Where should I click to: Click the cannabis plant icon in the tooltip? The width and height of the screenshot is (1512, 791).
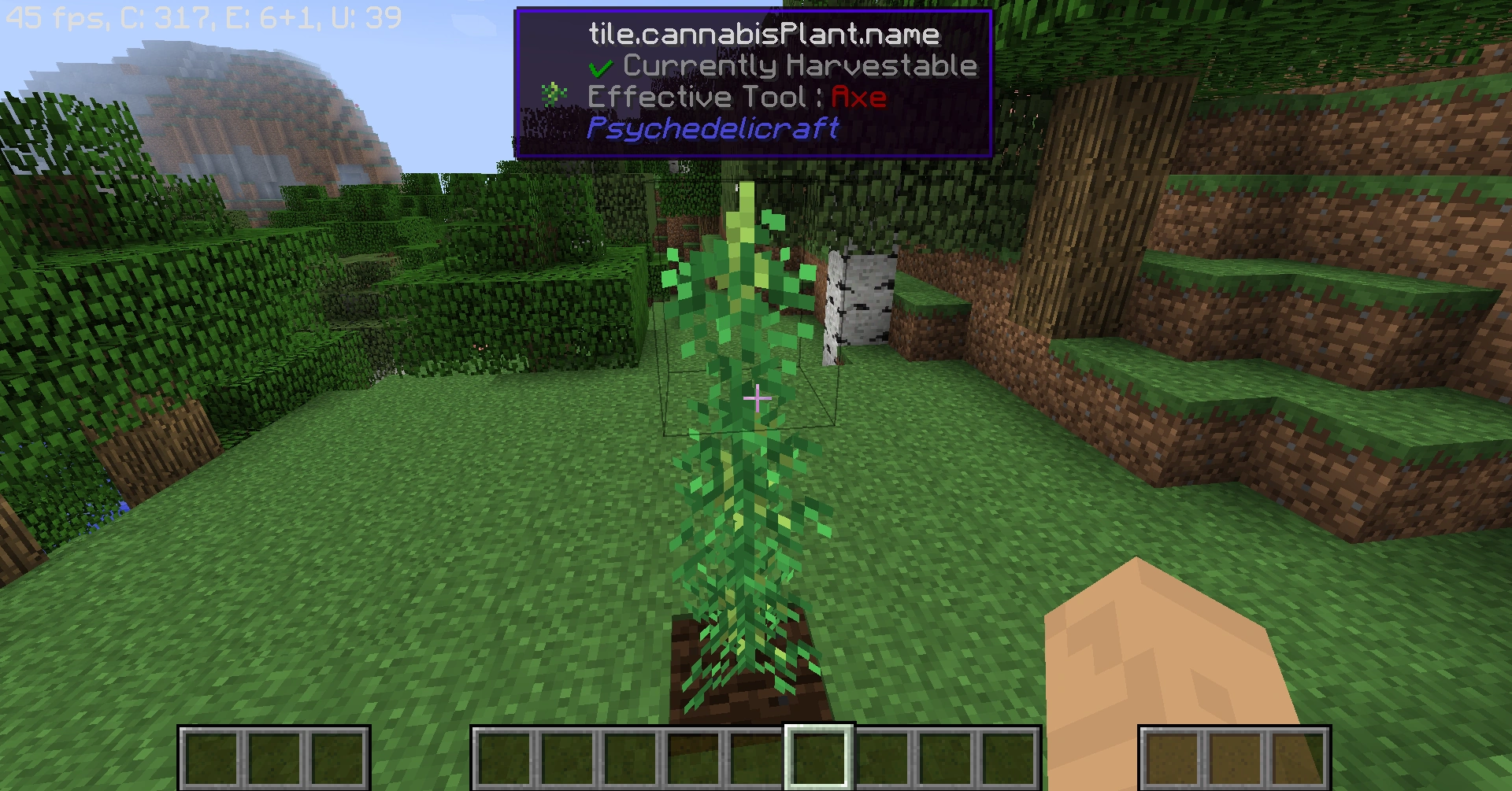point(554,96)
